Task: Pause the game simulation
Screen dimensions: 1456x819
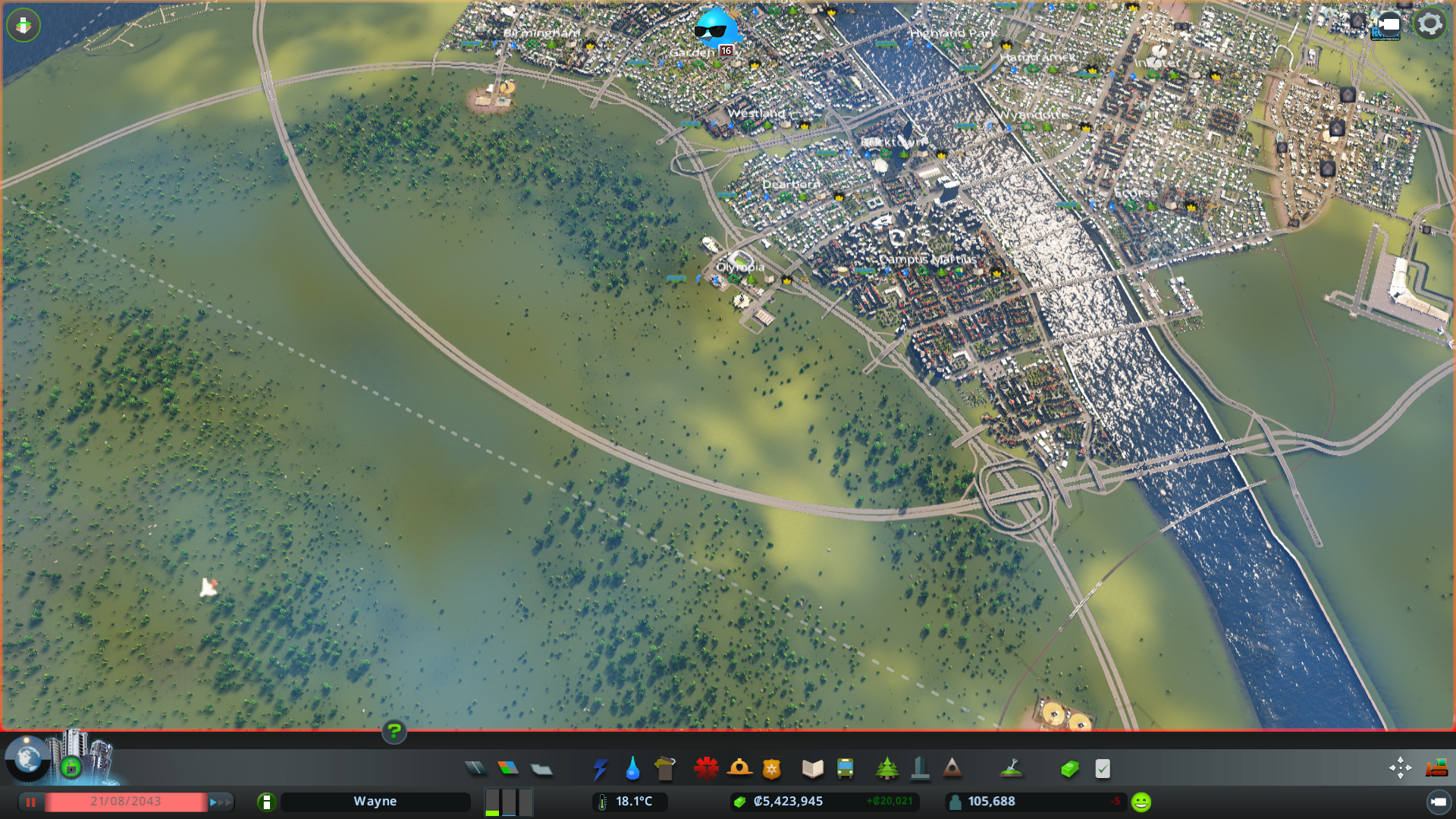Action: tap(30, 802)
